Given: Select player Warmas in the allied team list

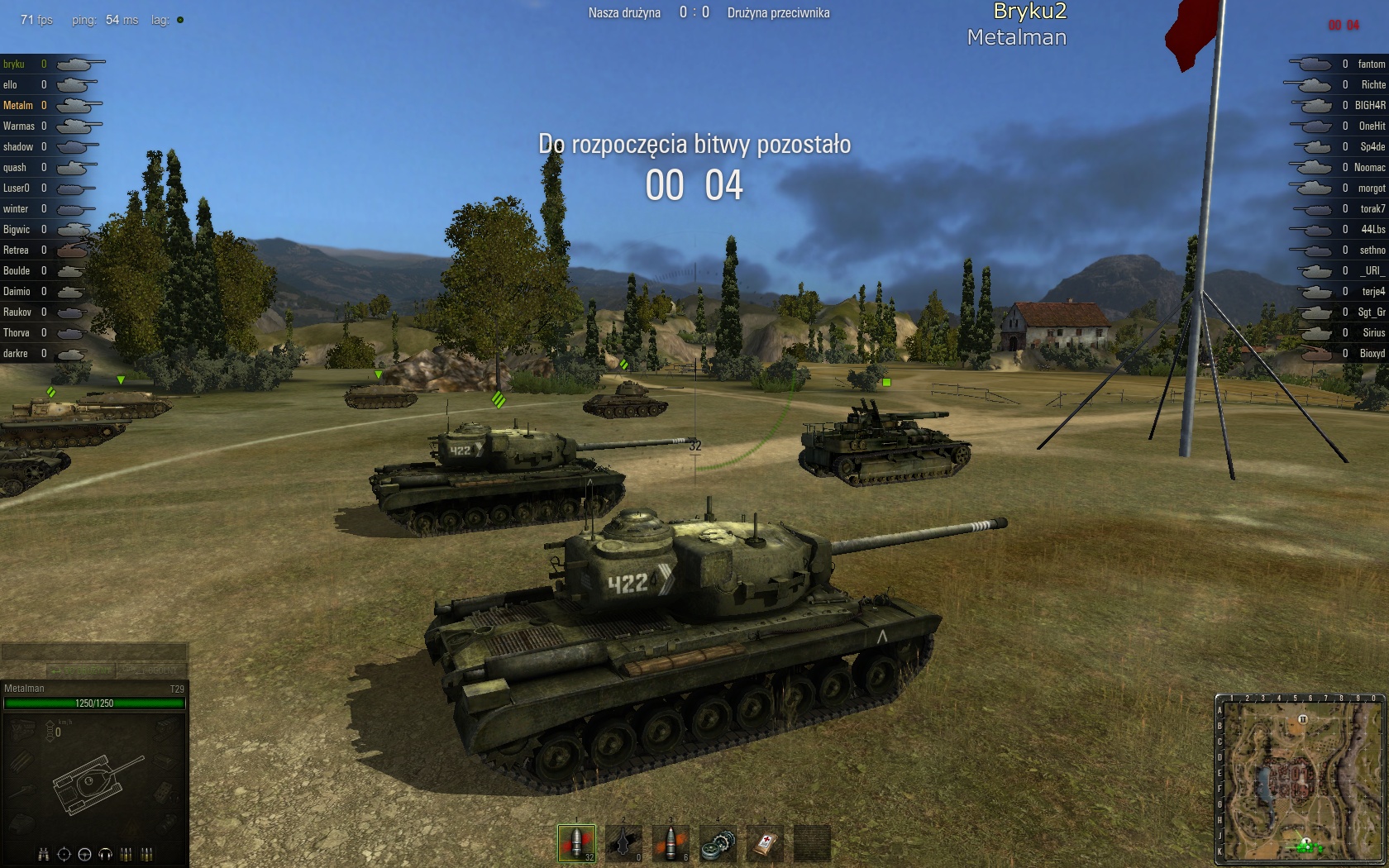Looking at the screenshot, I should tap(19, 126).
